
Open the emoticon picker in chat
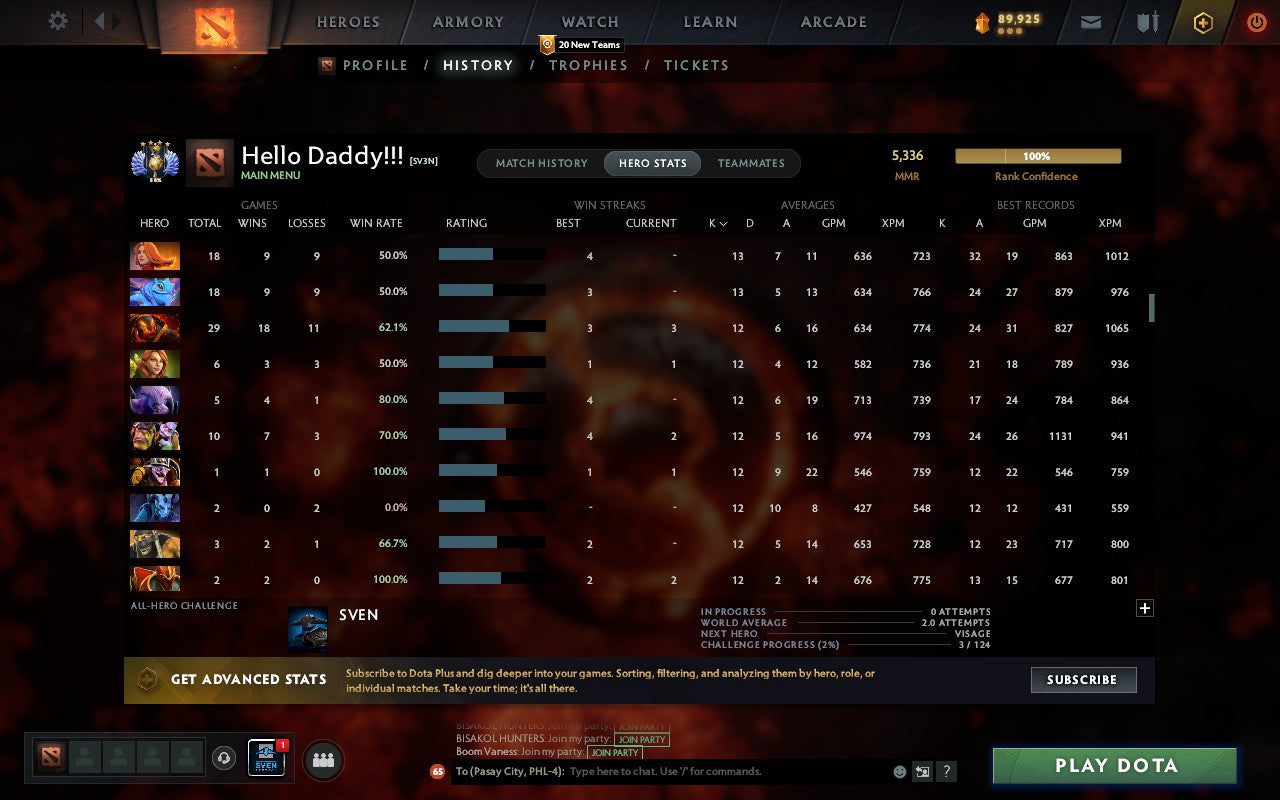(x=898, y=771)
